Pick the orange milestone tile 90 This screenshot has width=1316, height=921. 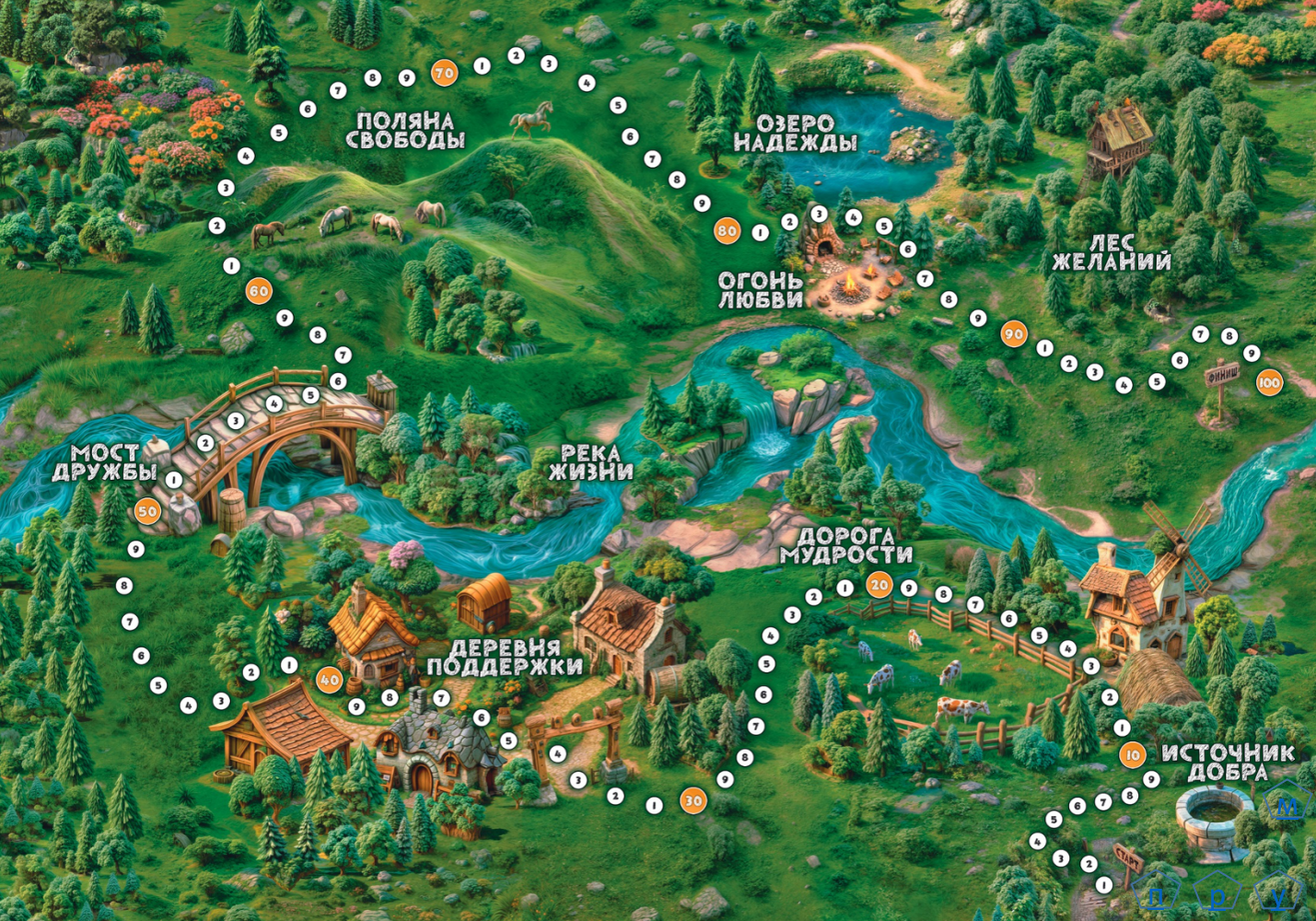coord(1013,335)
